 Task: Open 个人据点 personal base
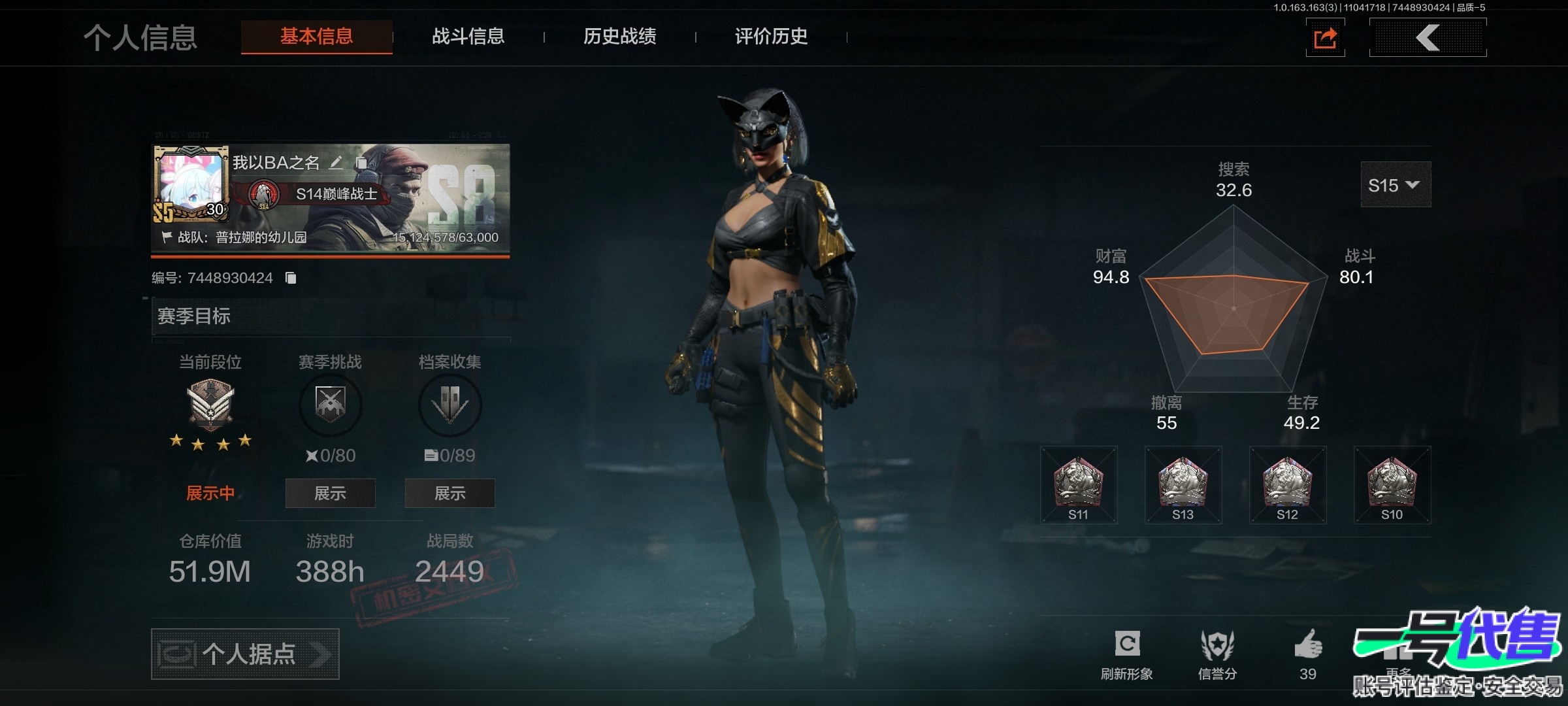point(245,654)
